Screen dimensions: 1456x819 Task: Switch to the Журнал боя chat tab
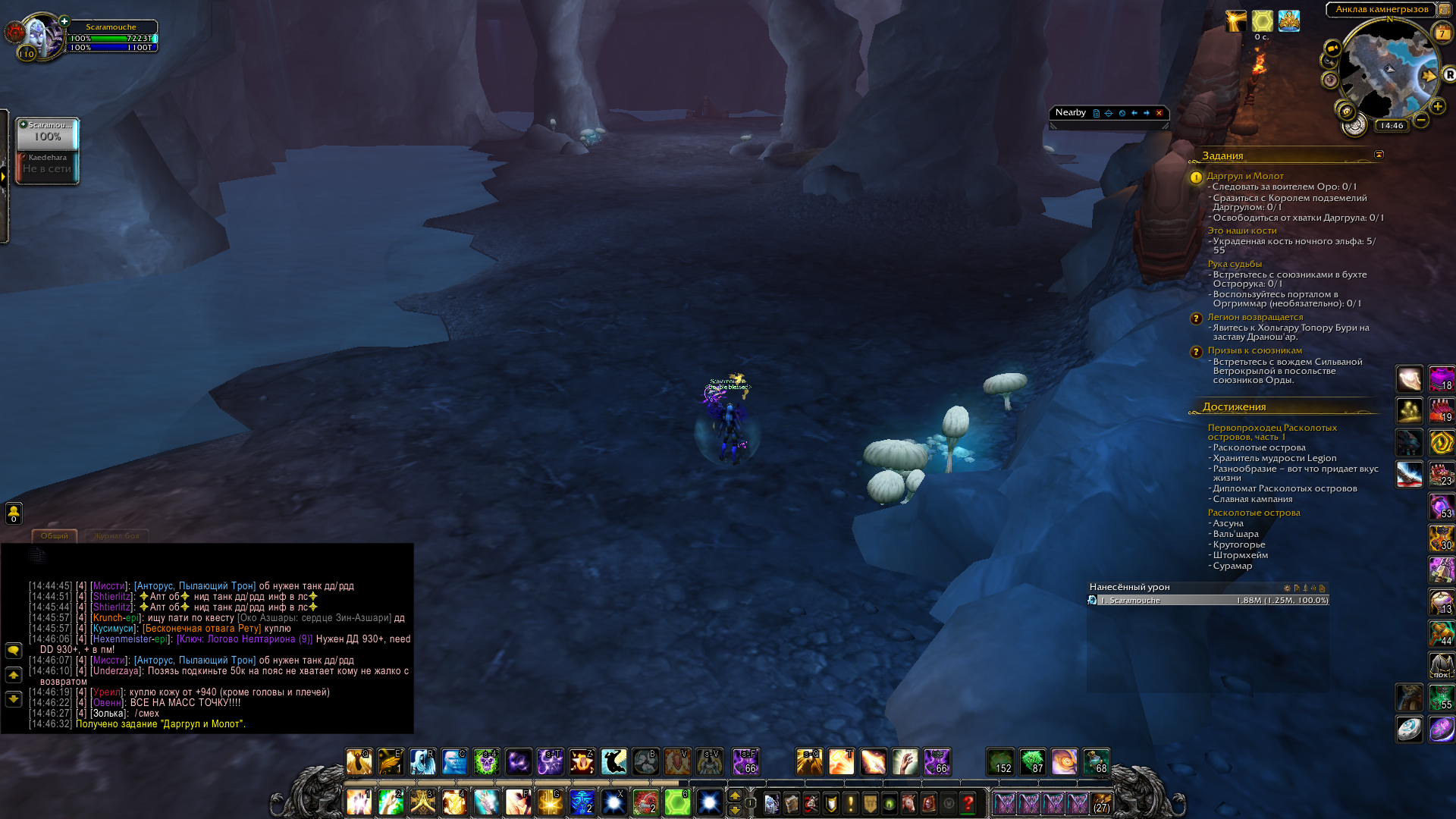(x=116, y=536)
